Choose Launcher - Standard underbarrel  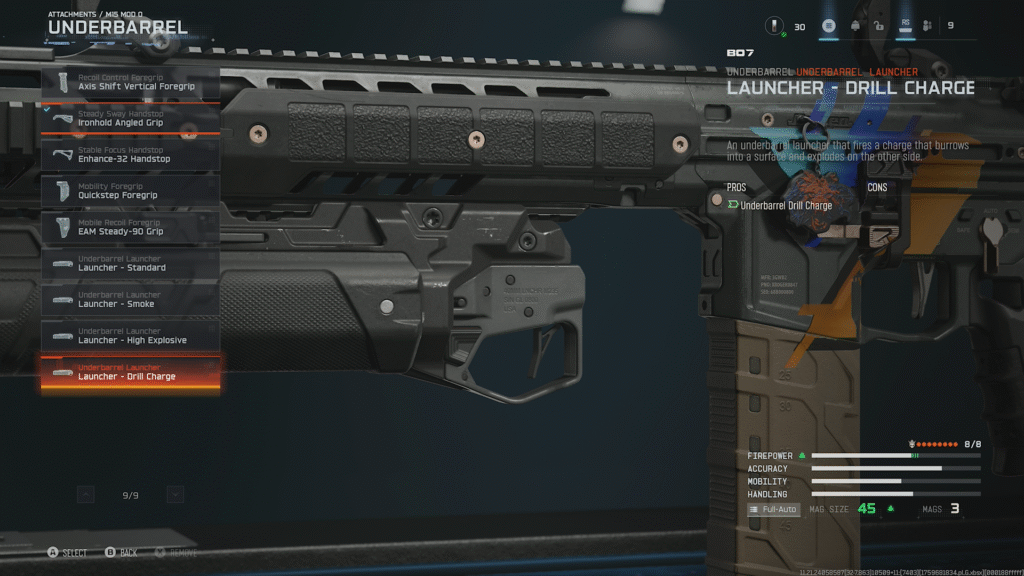point(130,263)
